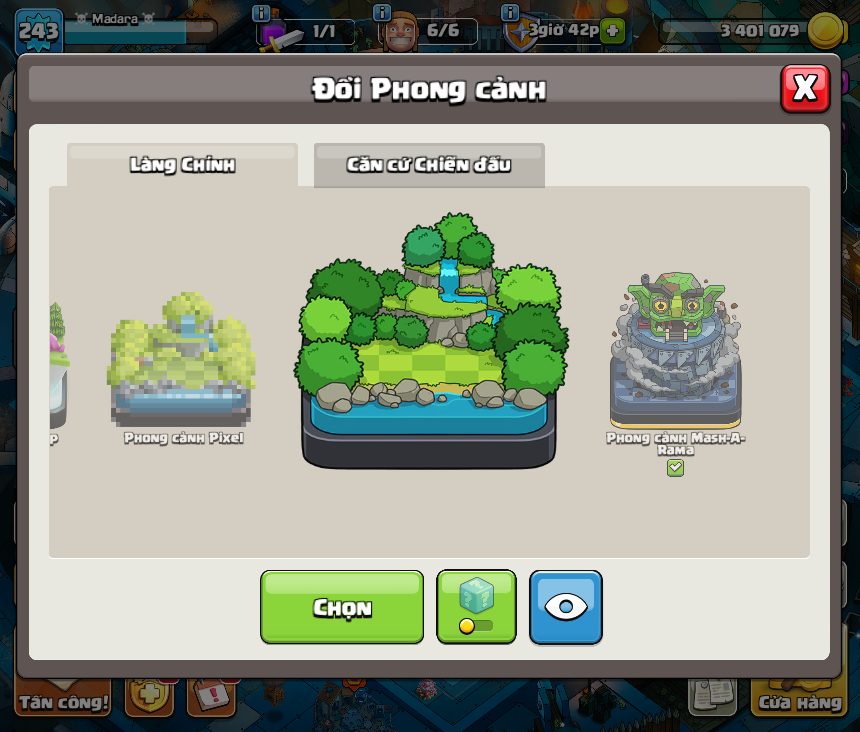Image resolution: width=860 pixels, height=732 pixels.
Task: Add shield time with the green plus
Action: click(x=612, y=31)
